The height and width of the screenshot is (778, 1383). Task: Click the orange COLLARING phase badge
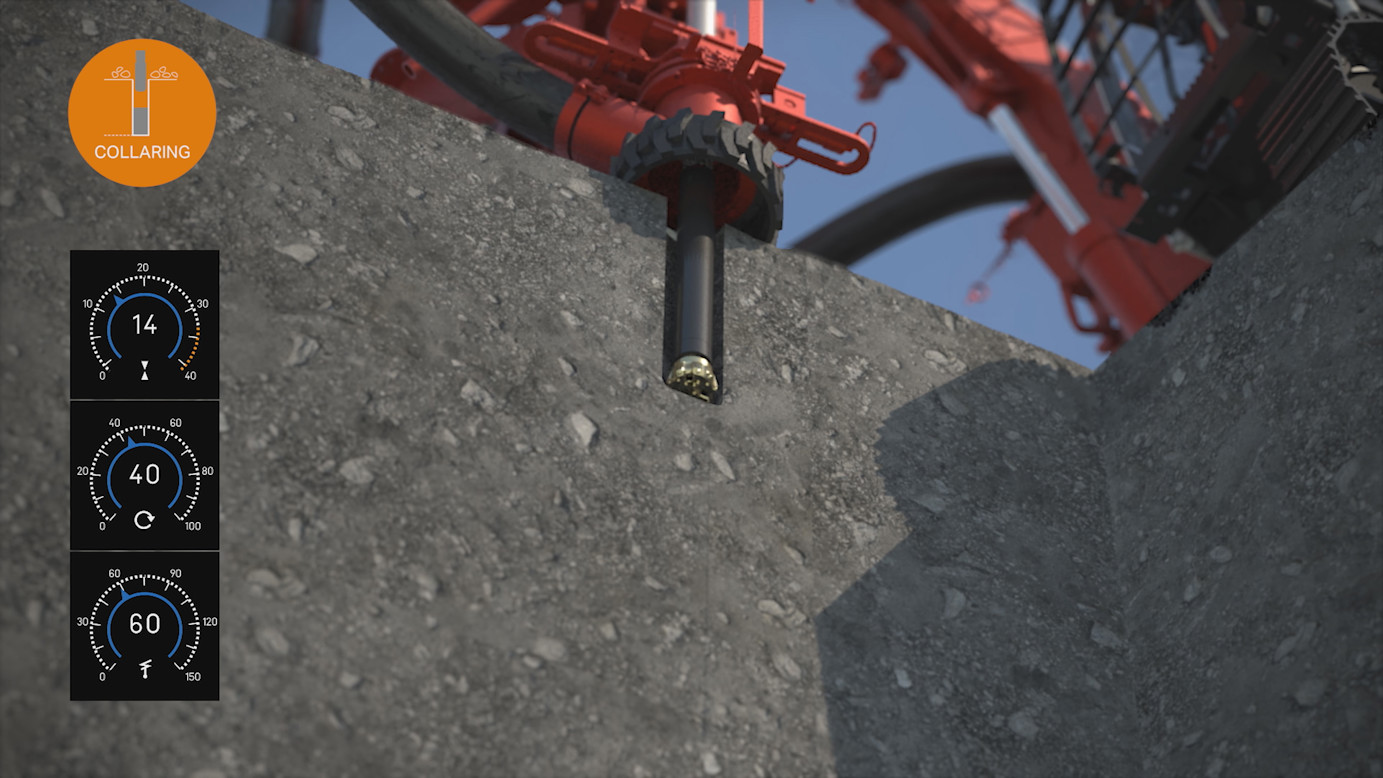tap(142, 113)
